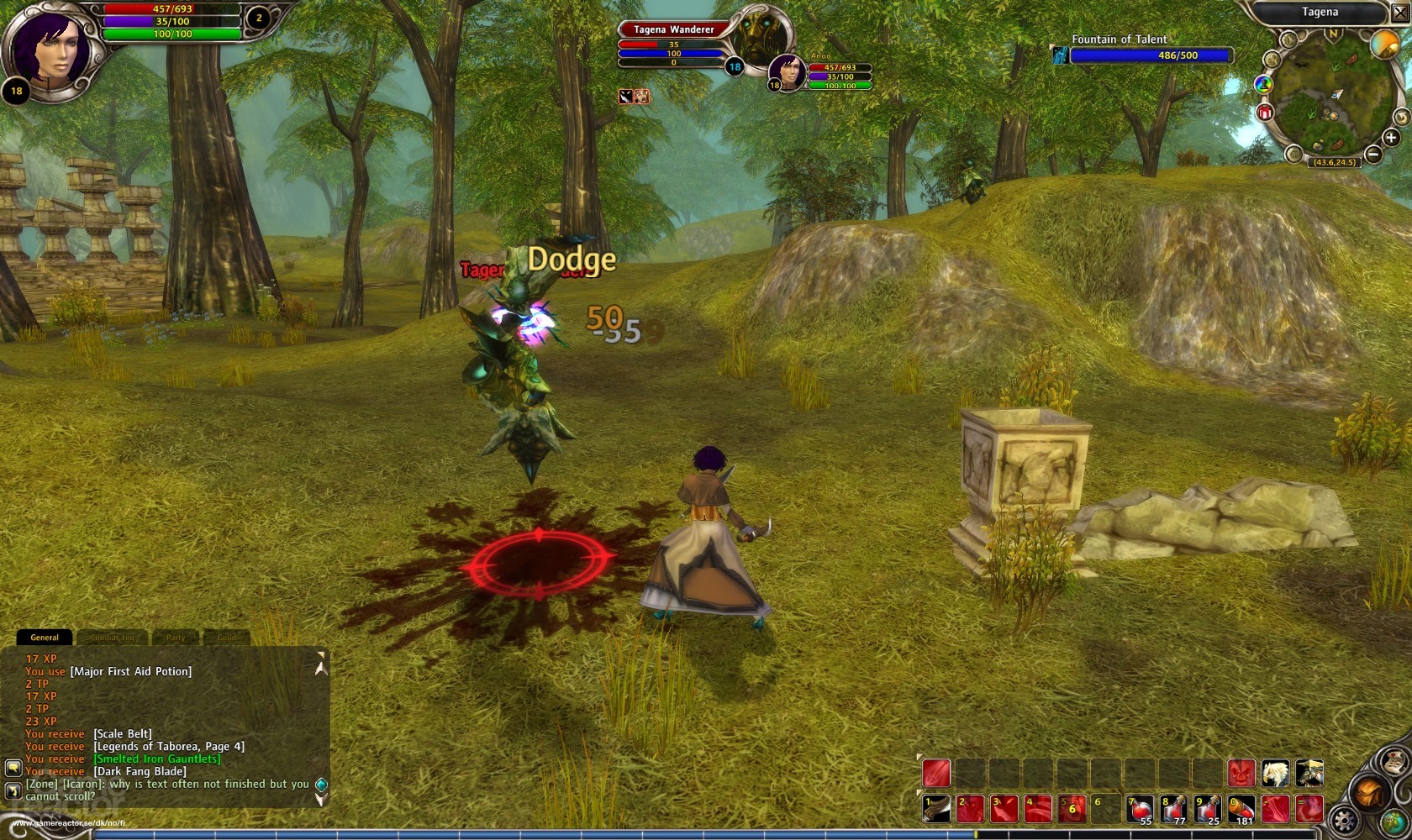Click the chat bubble icon beside chat window
Image resolution: width=1412 pixels, height=840 pixels.
[x=13, y=768]
